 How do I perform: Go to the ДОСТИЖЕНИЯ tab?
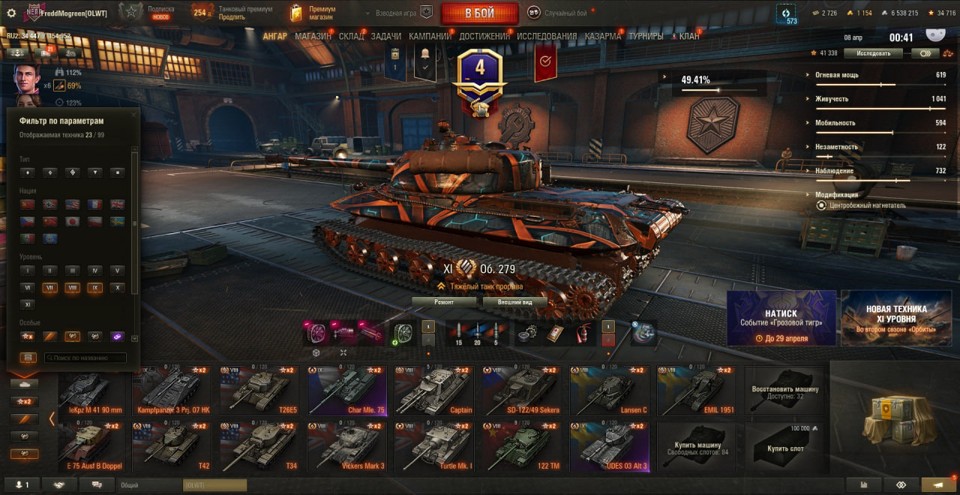click(x=484, y=36)
